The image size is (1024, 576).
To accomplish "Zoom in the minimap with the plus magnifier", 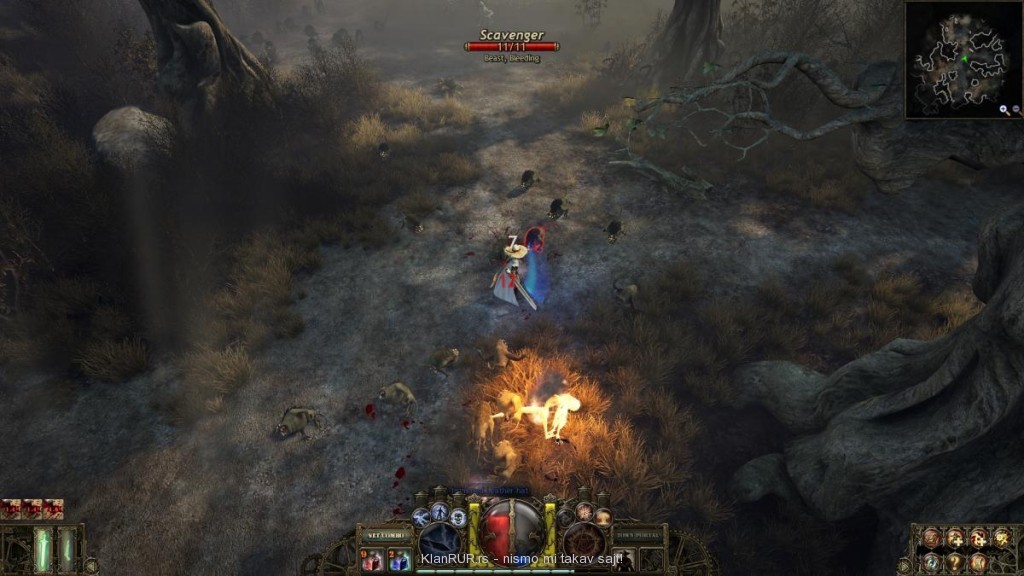I will coord(1003,110).
